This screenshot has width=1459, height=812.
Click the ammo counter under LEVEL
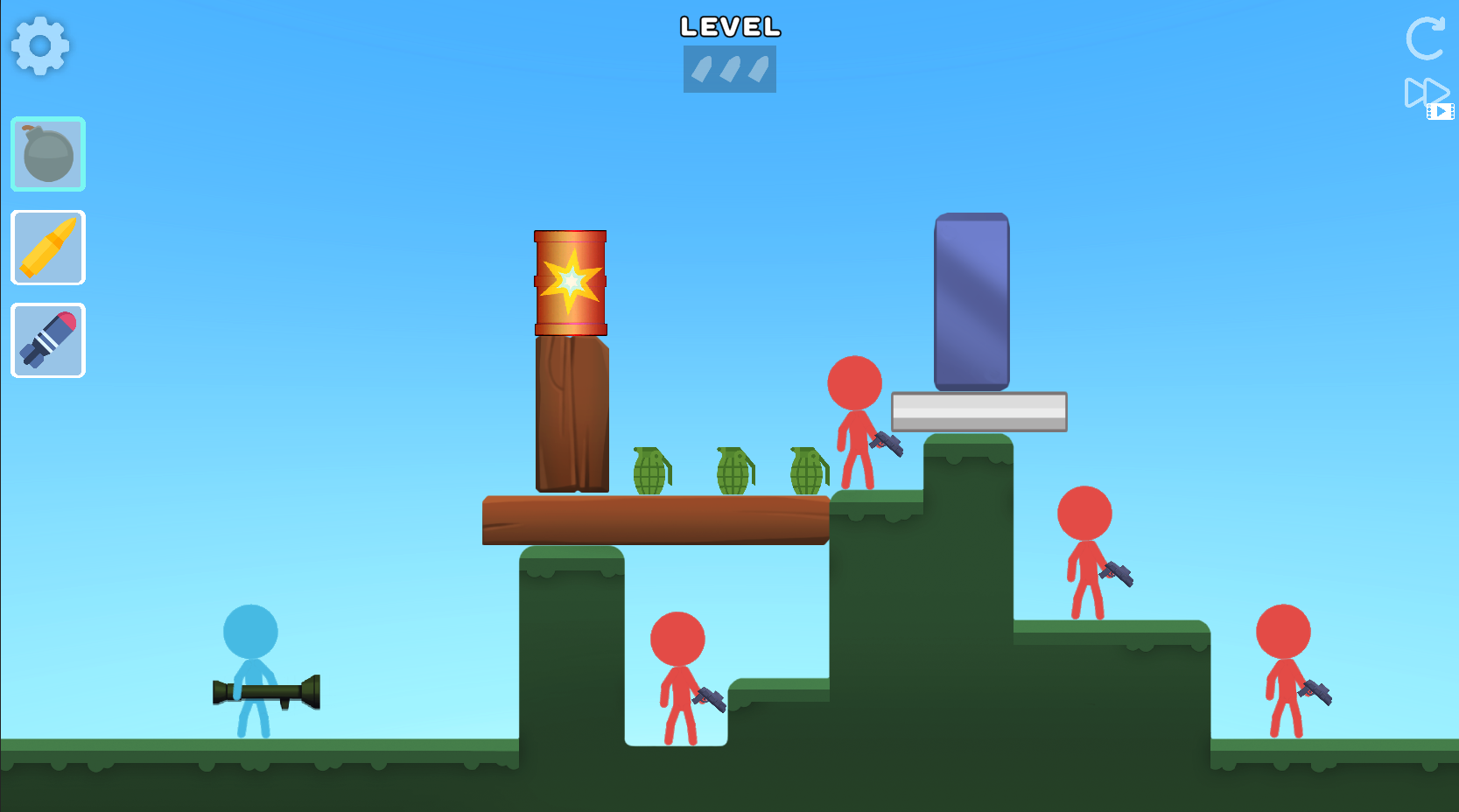click(729, 69)
